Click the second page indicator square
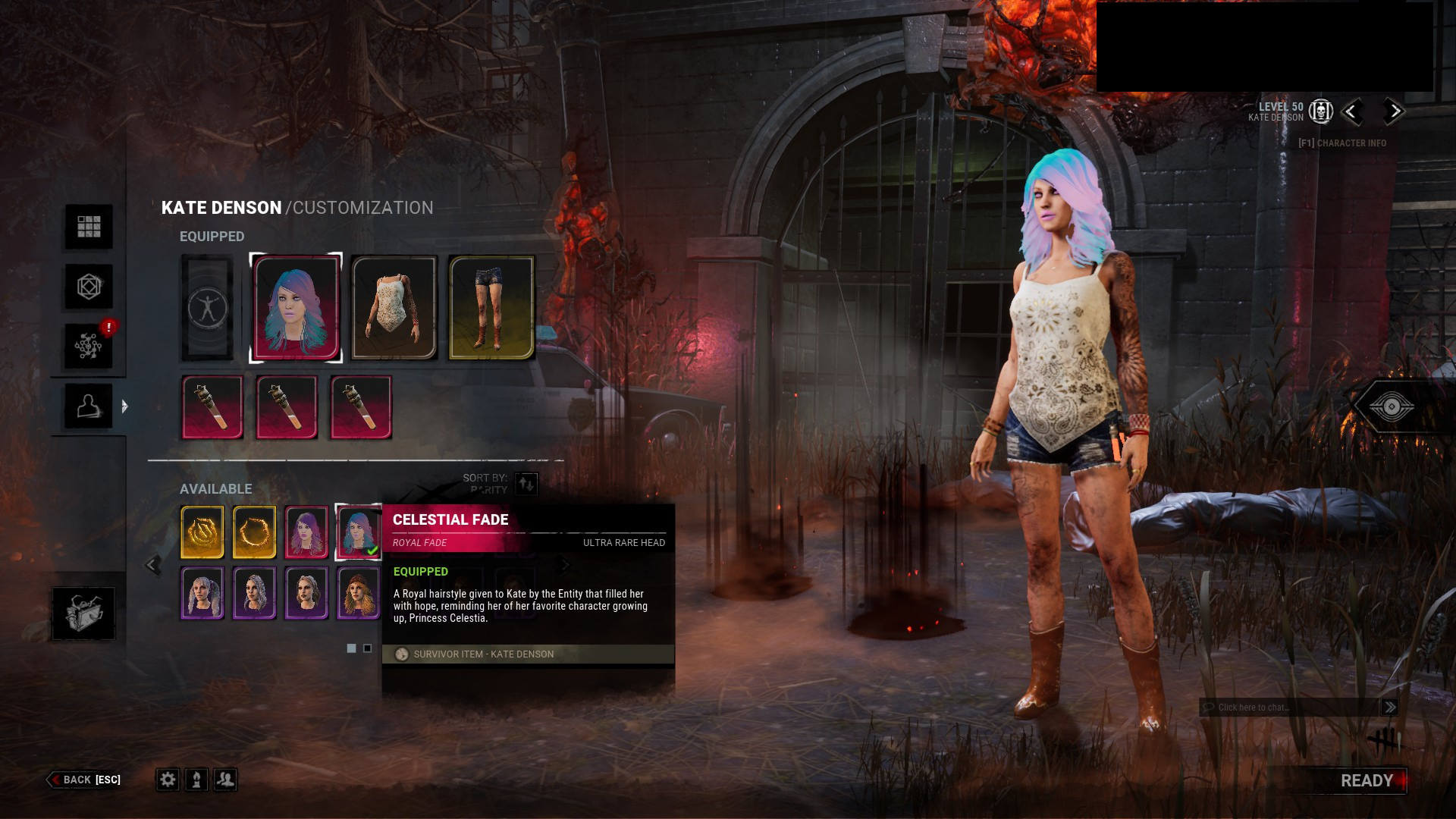Screen dimensions: 1456x819 click(369, 648)
